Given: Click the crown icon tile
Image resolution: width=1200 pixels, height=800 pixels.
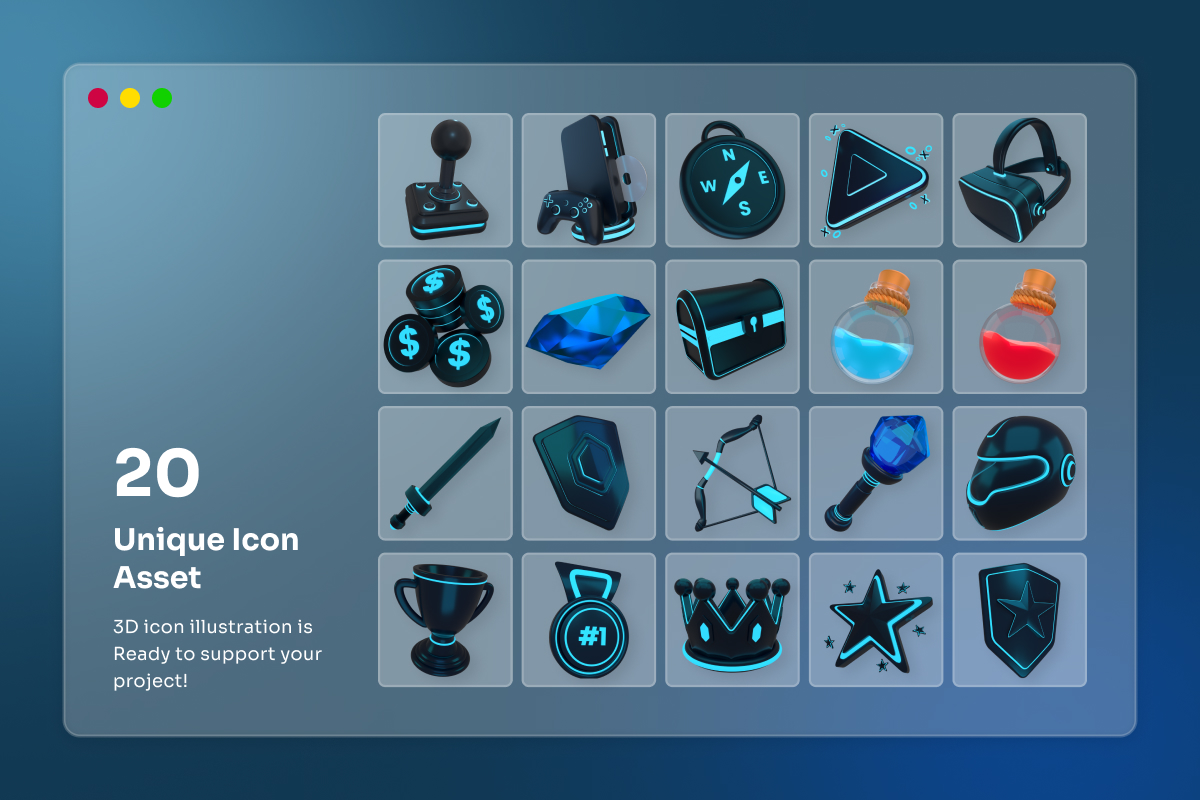Looking at the screenshot, I should [x=732, y=620].
